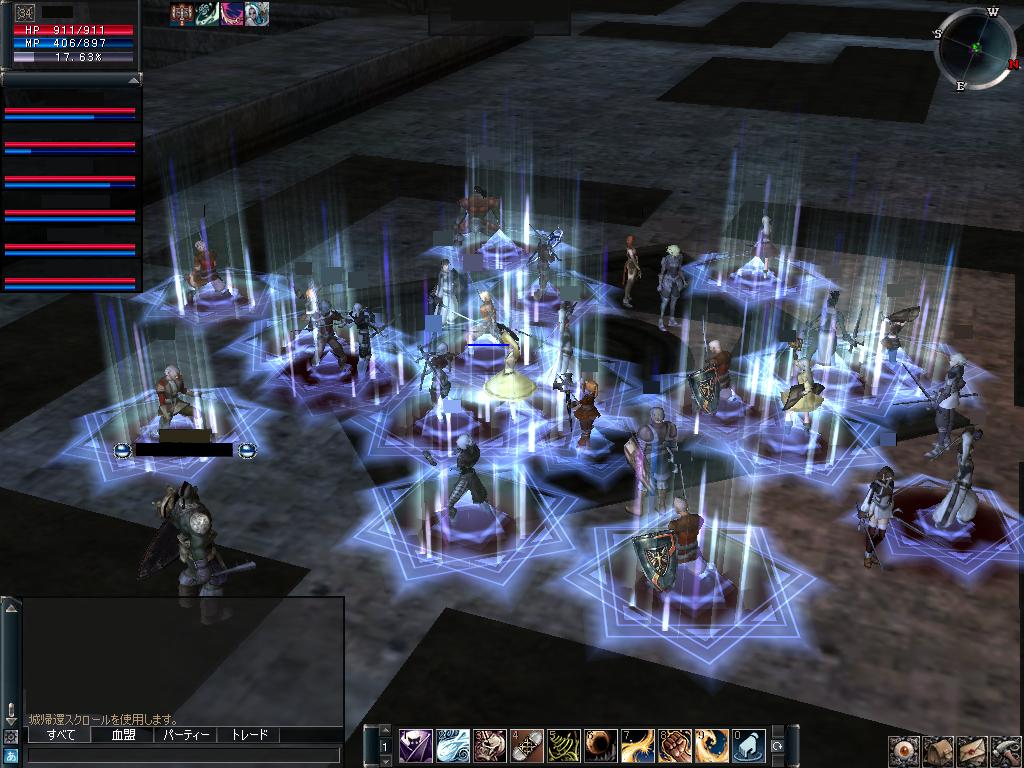Show the トレード trade chat tab
This screenshot has width=1024, height=768.
(x=249, y=735)
